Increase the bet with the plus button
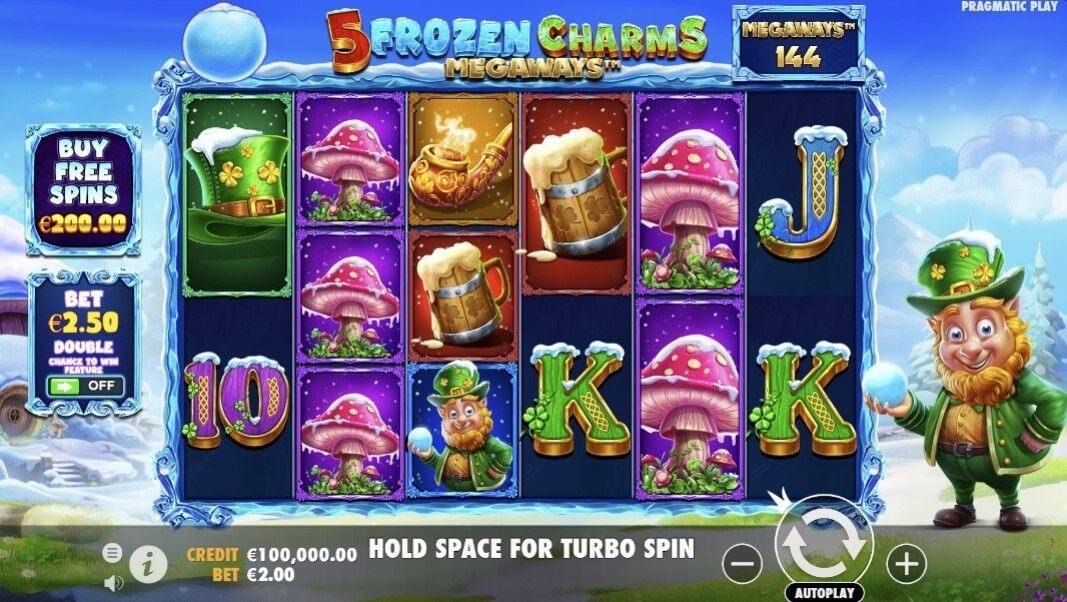 906,565
